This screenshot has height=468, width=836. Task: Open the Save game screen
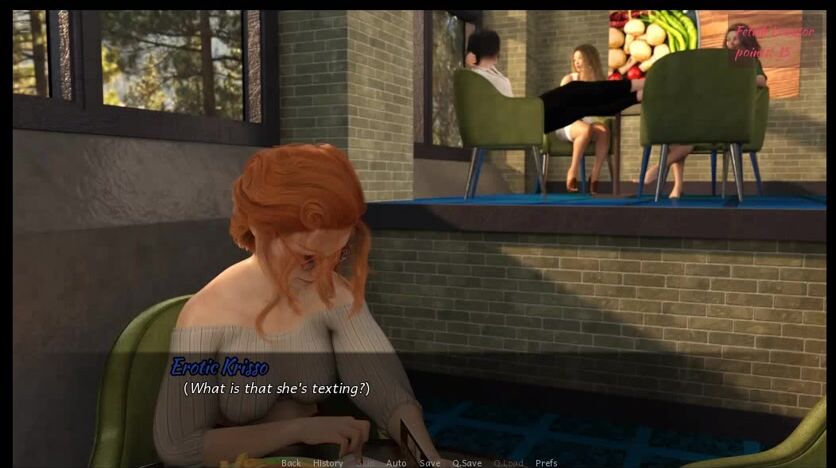tap(429, 463)
